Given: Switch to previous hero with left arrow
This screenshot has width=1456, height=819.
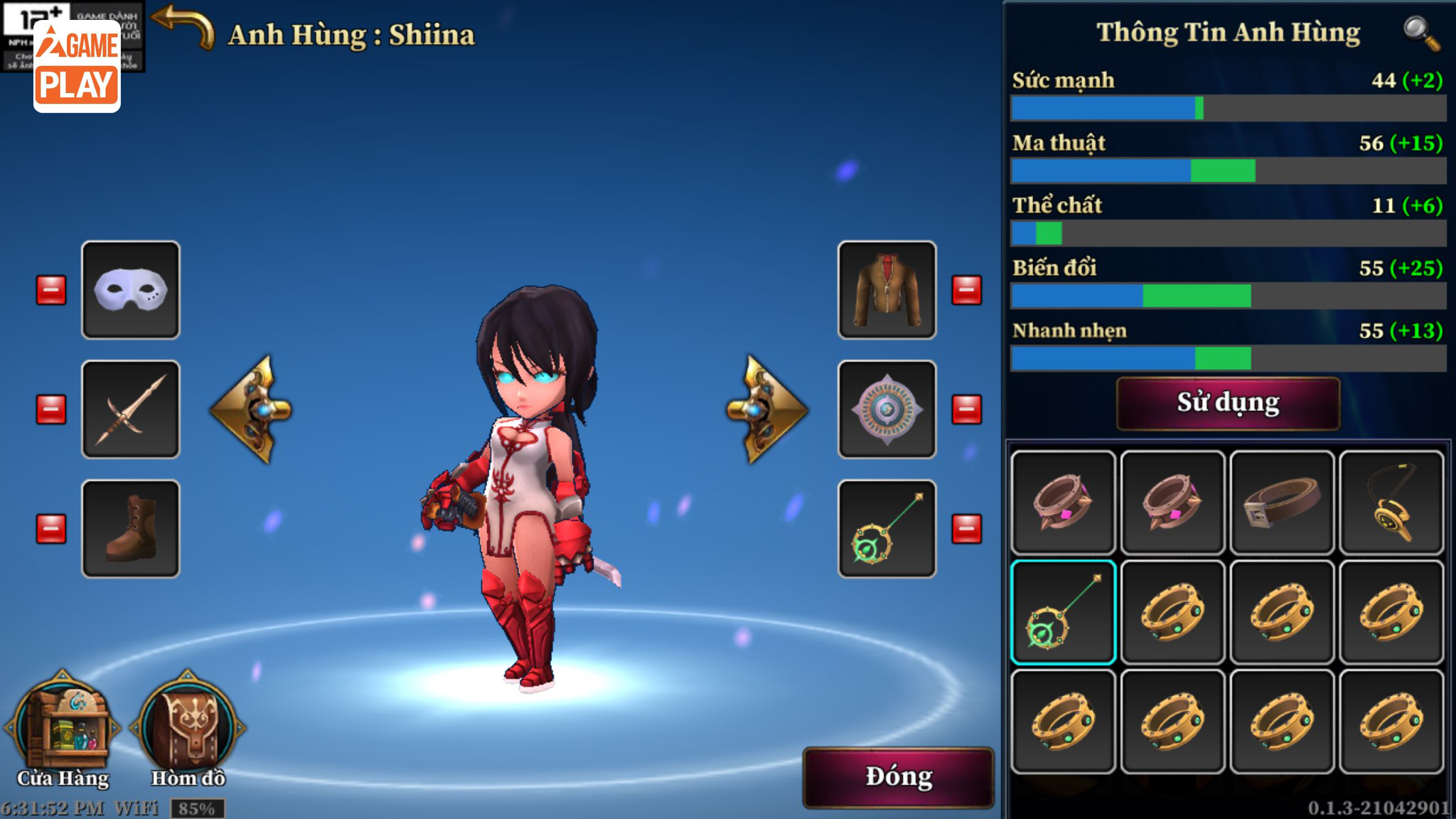Looking at the screenshot, I should pyautogui.click(x=252, y=409).
